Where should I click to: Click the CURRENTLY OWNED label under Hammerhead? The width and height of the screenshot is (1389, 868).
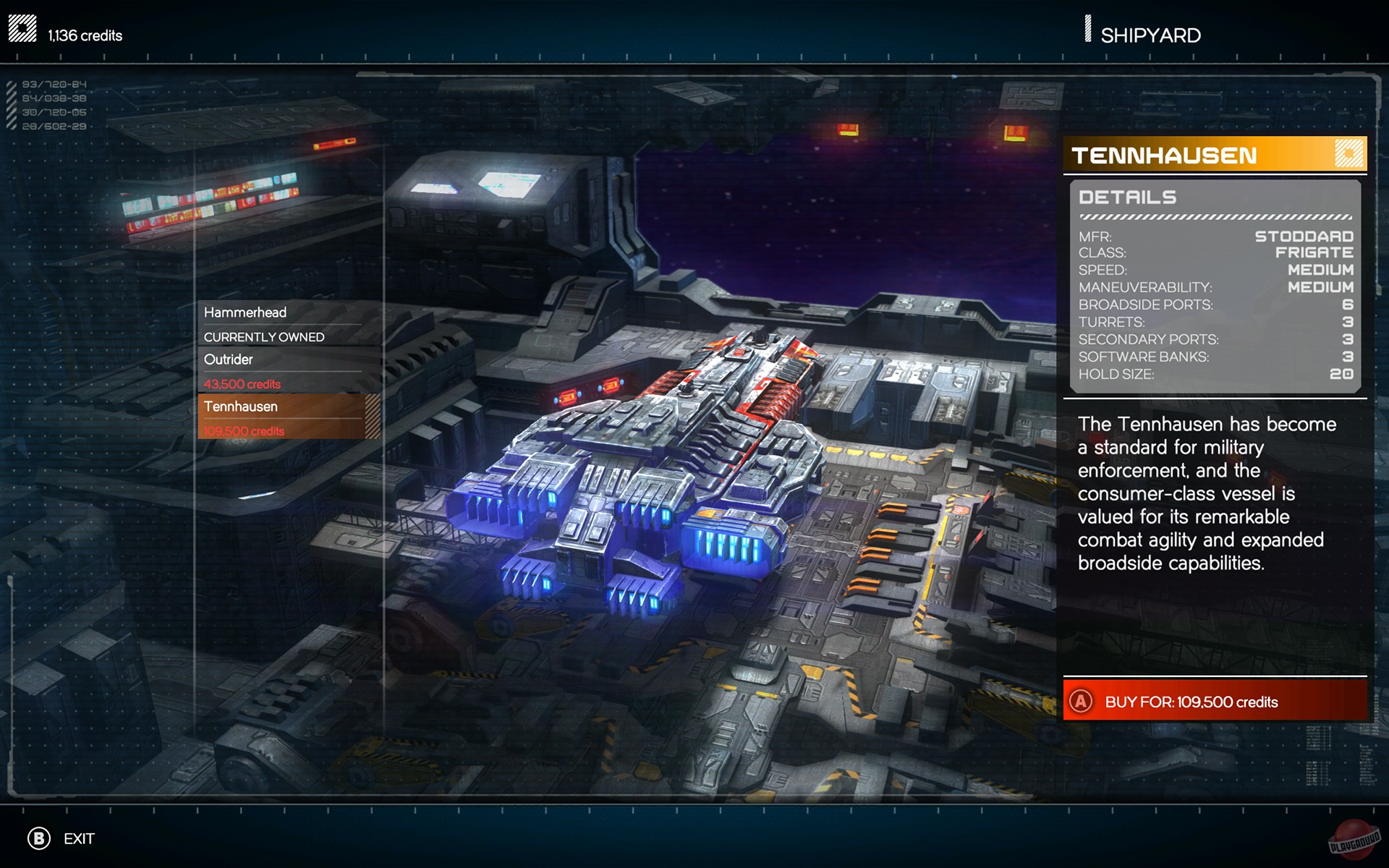(264, 336)
